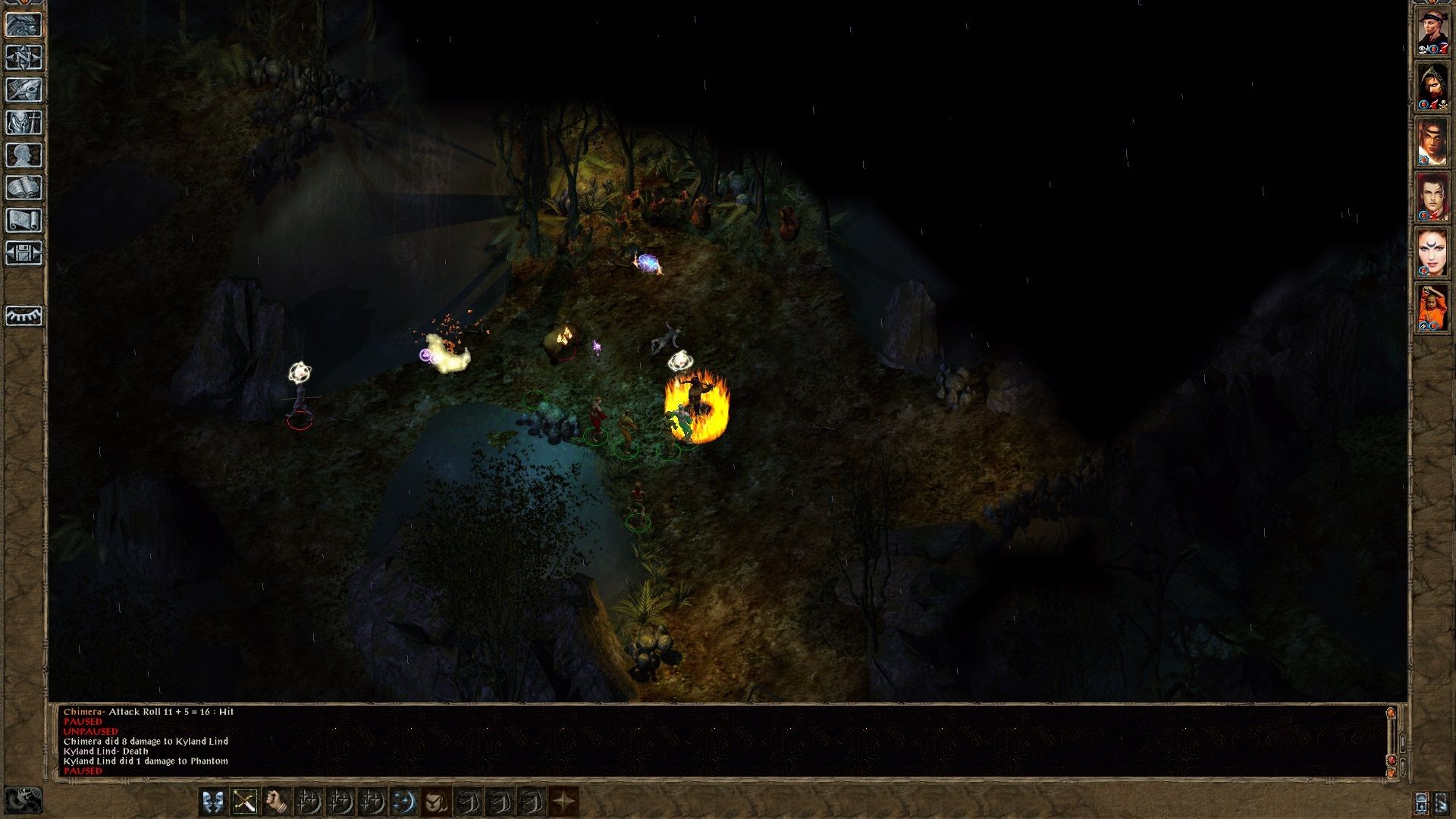The width and height of the screenshot is (1456, 819).
Task: Use the four-pointed star special ability button
Action: click(563, 802)
